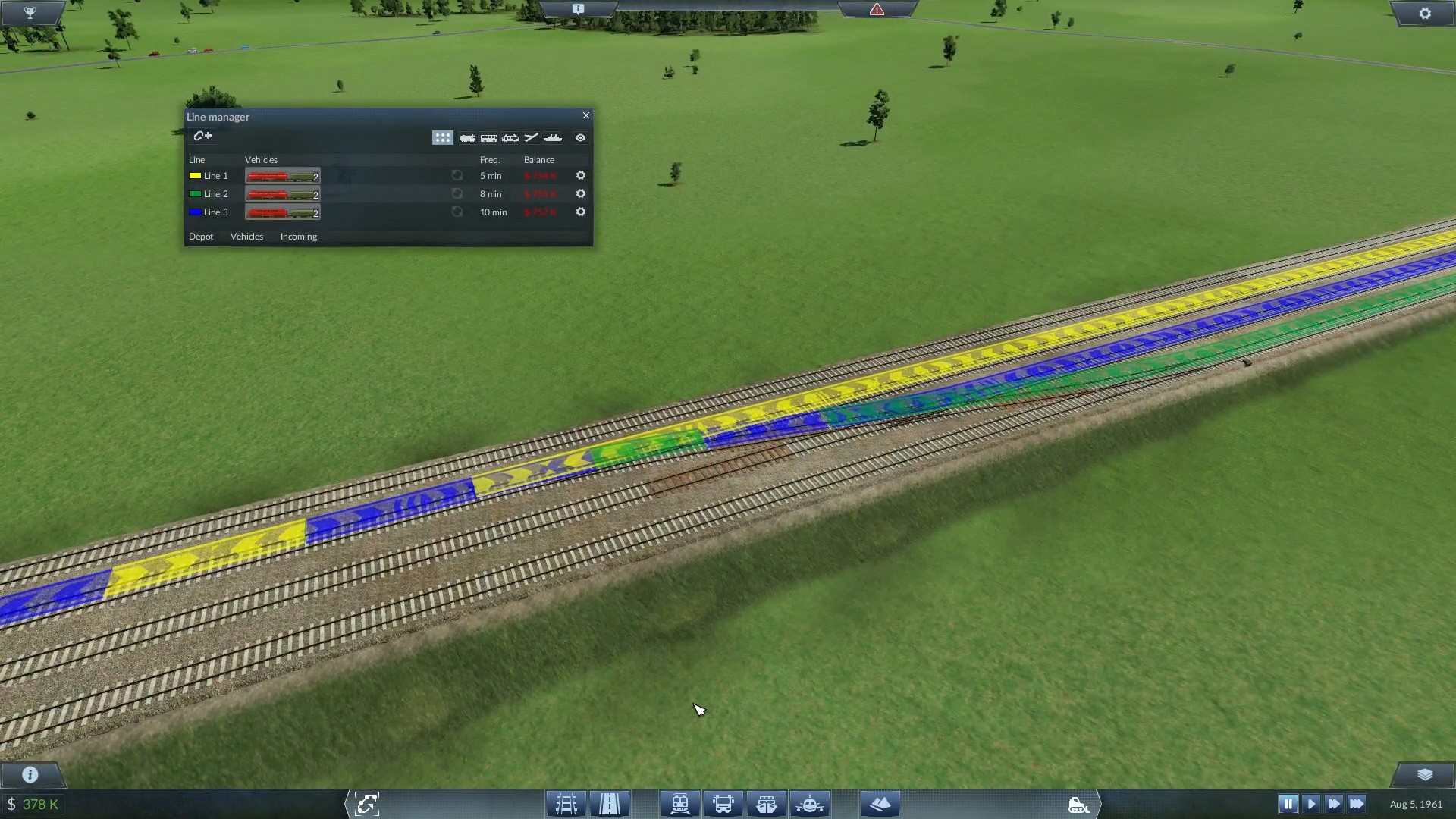The height and width of the screenshot is (819, 1456).
Task: Create a new line with the plus icon
Action: (x=202, y=136)
